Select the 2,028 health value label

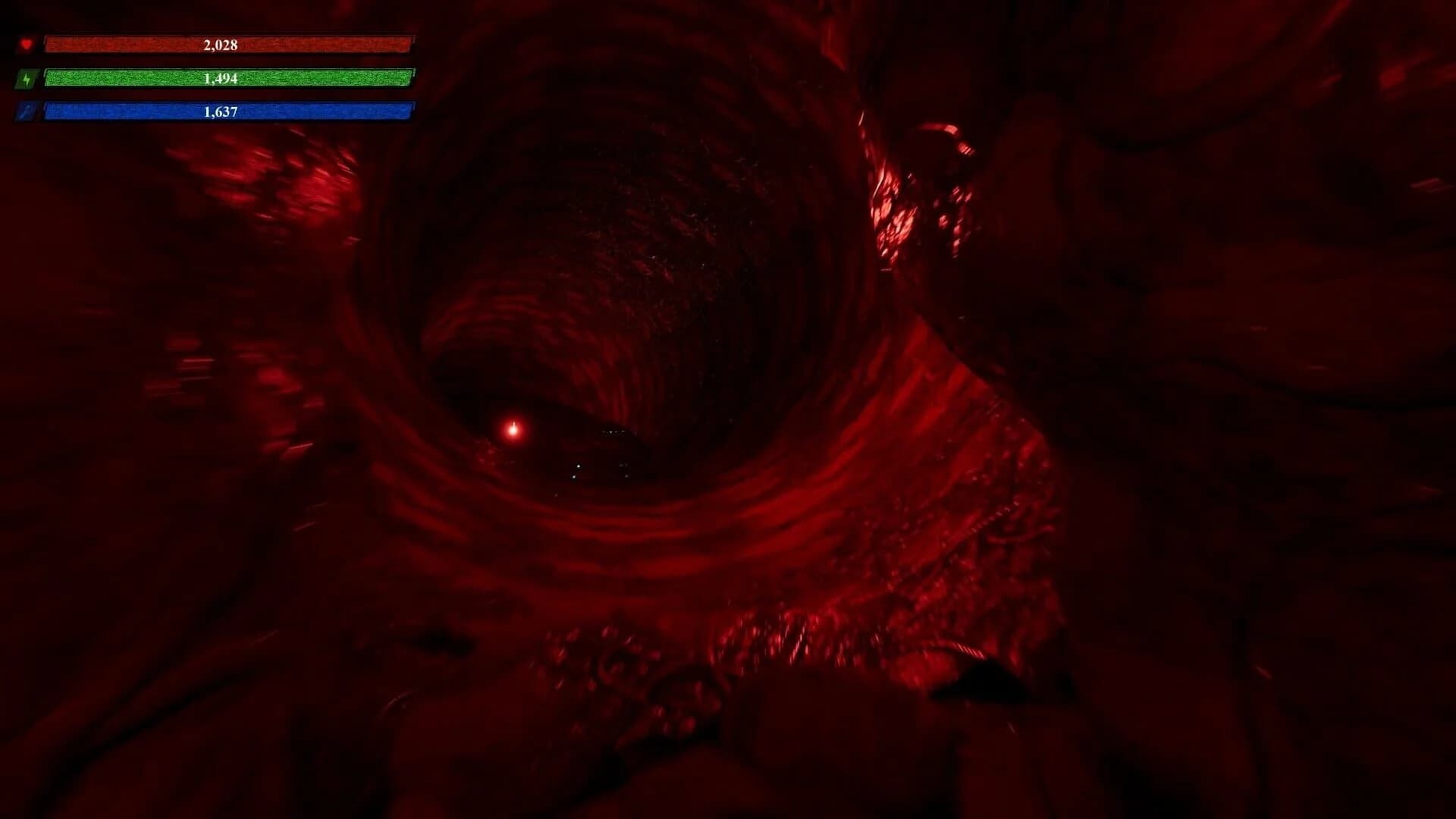[x=220, y=45]
